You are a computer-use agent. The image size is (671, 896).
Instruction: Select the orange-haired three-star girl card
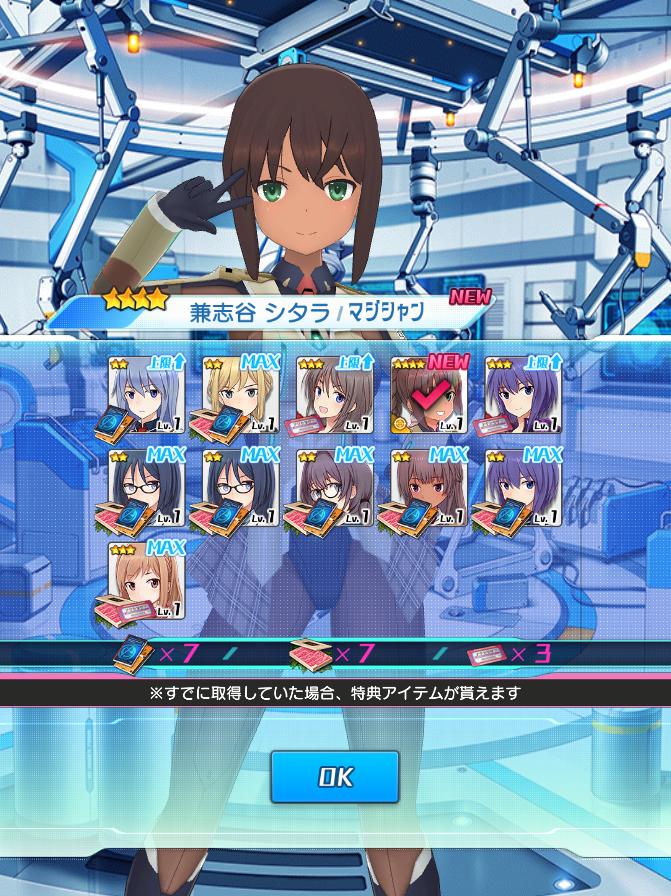tap(146, 581)
